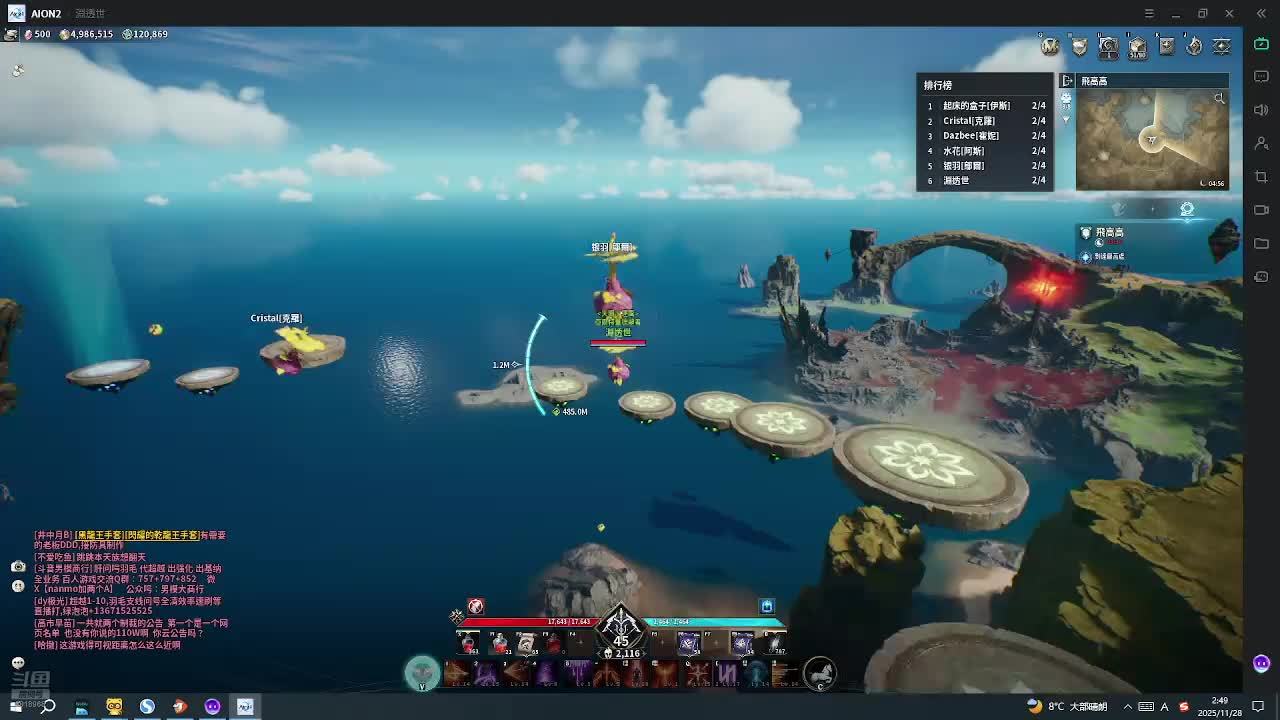
Task: Open the 飛高高 minimap
Action: click(x=1151, y=138)
